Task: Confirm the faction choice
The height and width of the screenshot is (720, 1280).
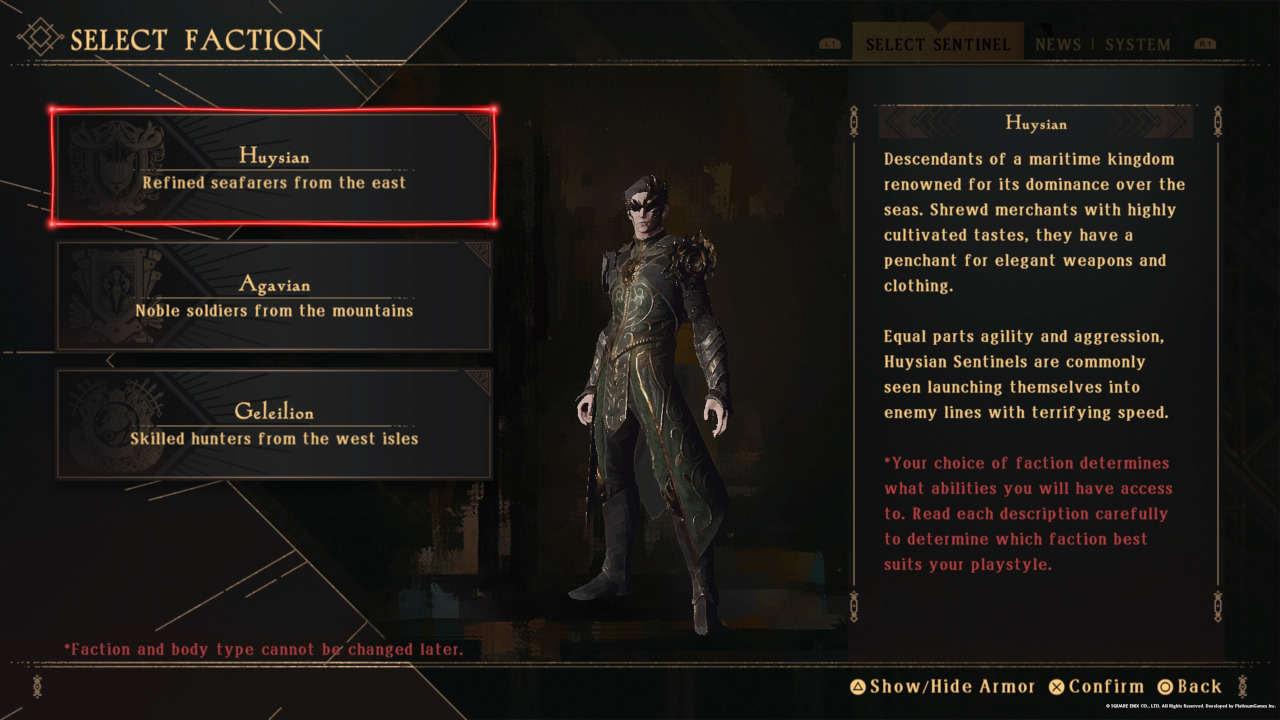Action: click(1096, 686)
